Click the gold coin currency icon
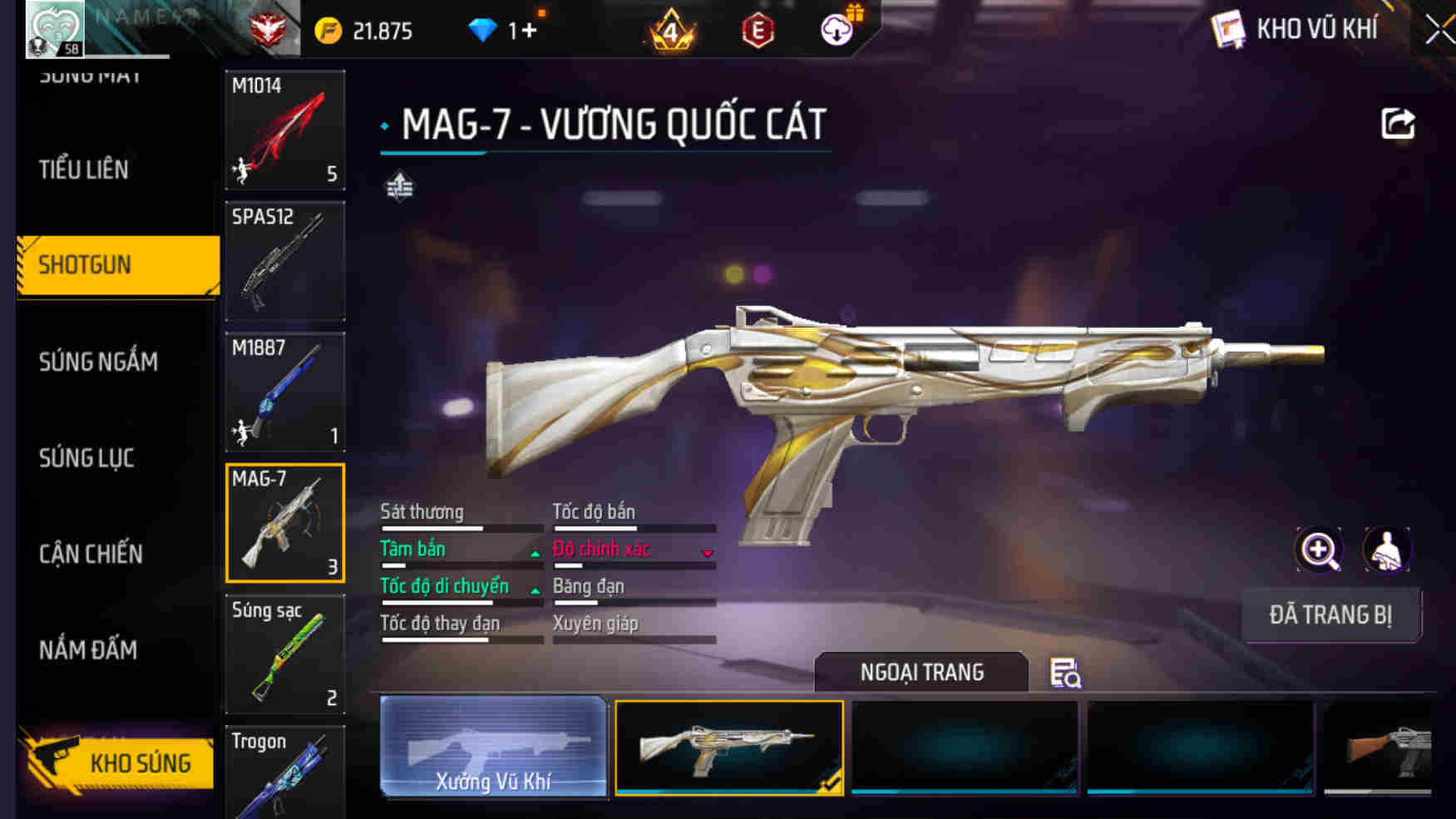The height and width of the screenshot is (819, 1456). (x=327, y=29)
